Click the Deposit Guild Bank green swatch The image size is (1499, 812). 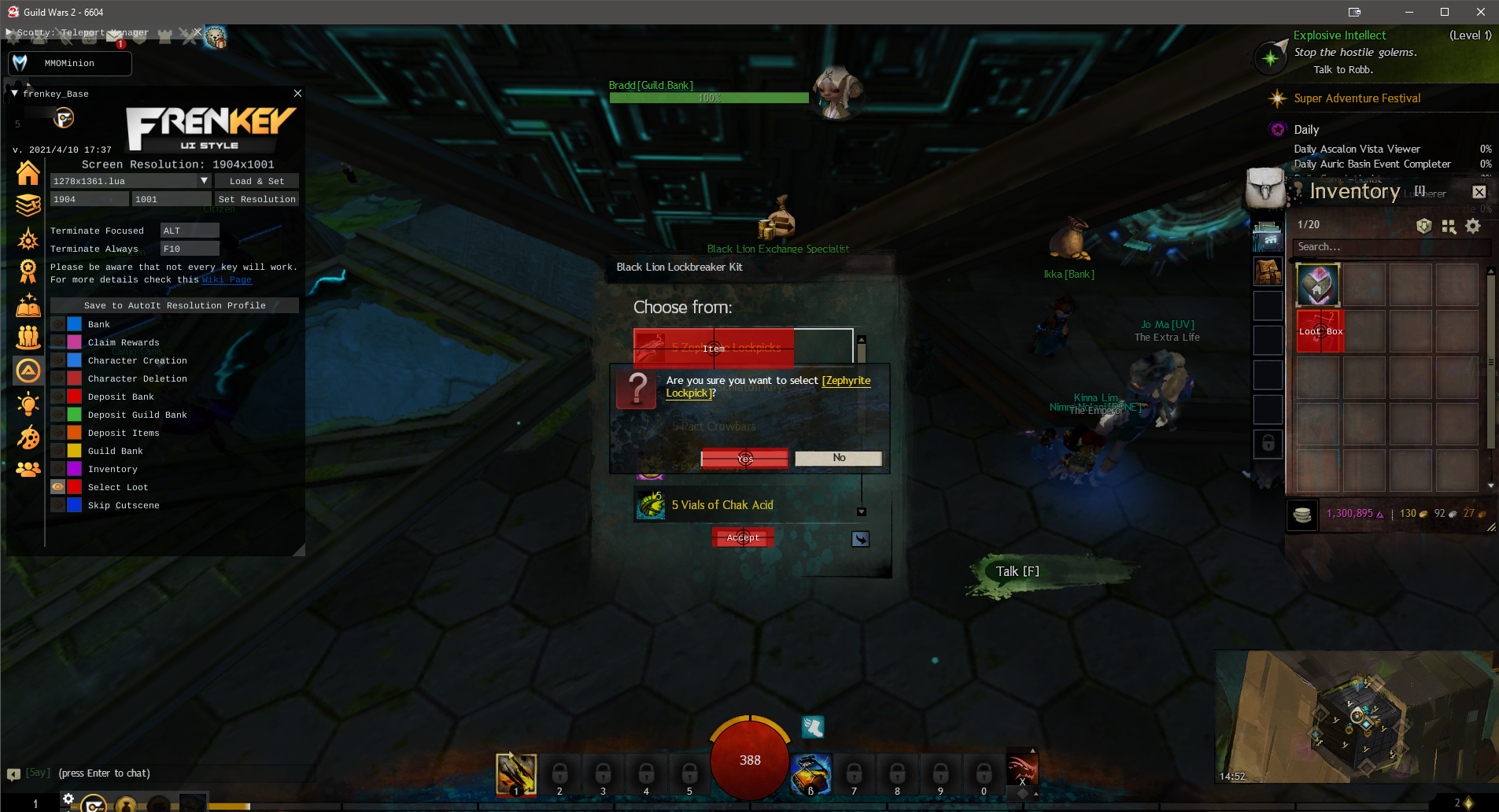(x=74, y=415)
